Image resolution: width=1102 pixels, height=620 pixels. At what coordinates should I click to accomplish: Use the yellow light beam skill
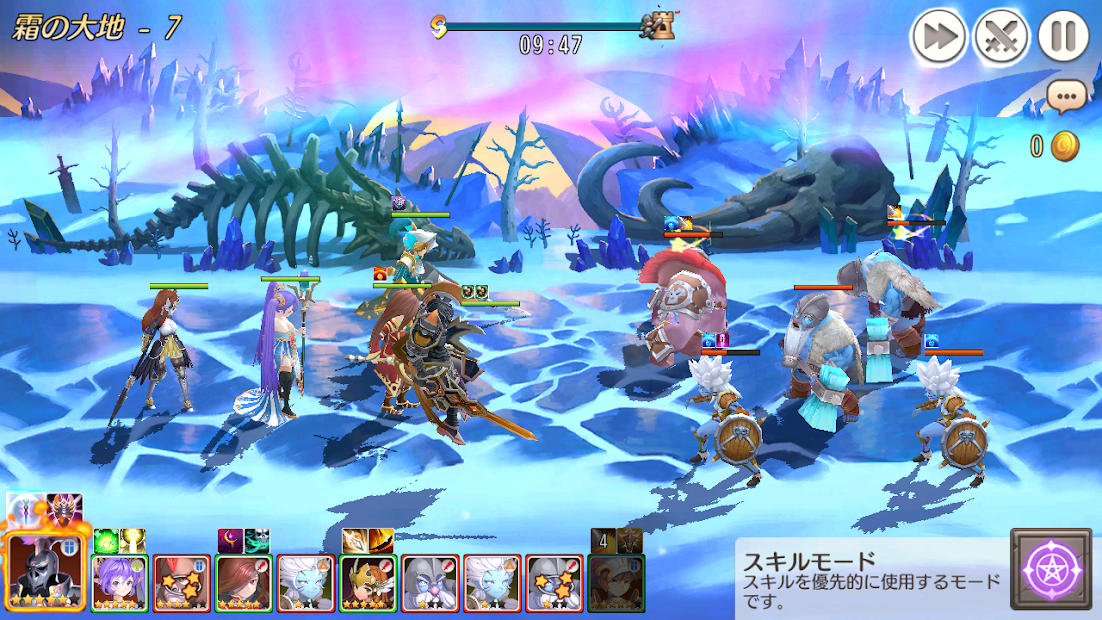(x=132, y=541)
